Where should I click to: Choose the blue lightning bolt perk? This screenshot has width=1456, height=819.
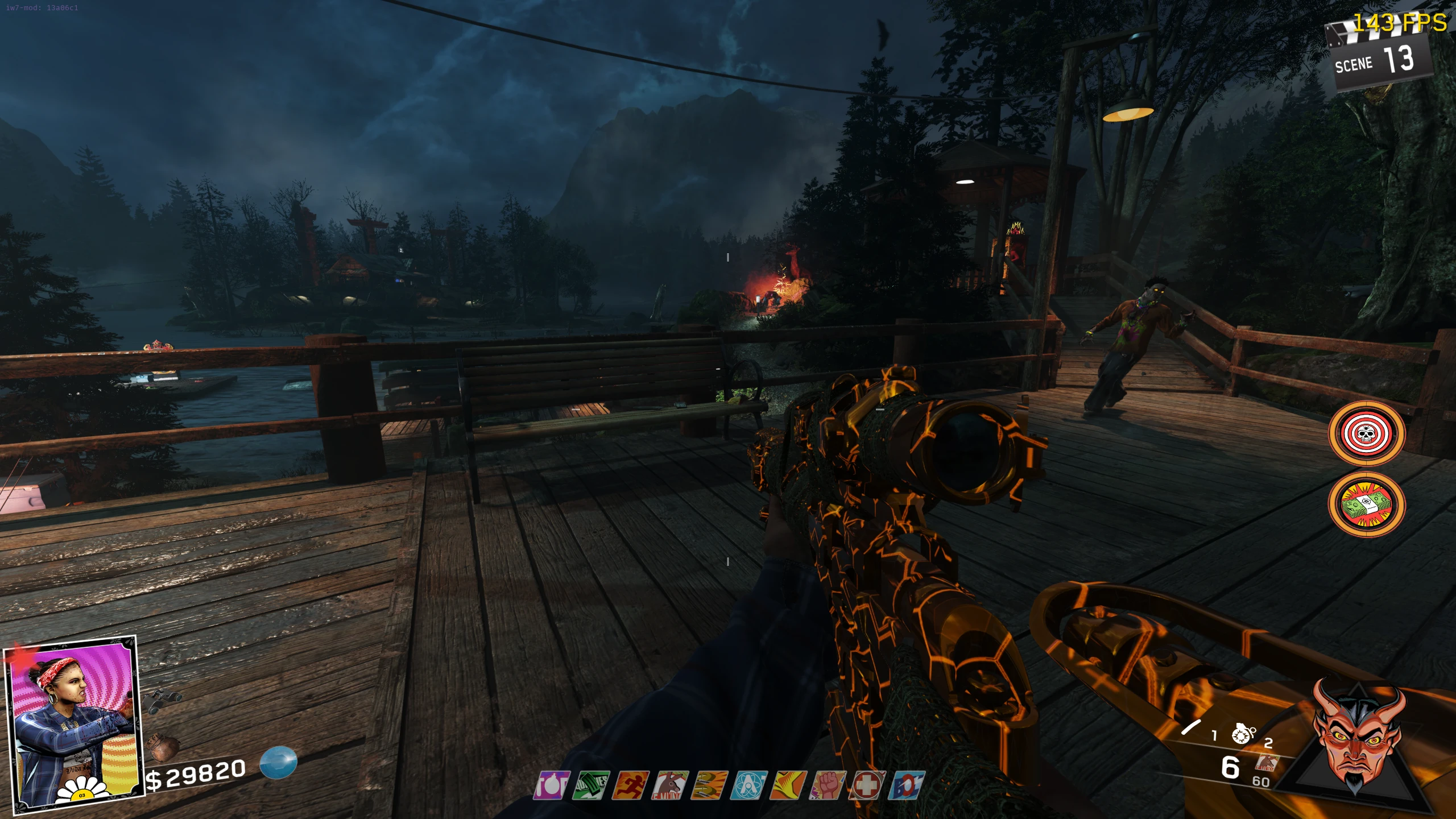click(x=907, y=785)
